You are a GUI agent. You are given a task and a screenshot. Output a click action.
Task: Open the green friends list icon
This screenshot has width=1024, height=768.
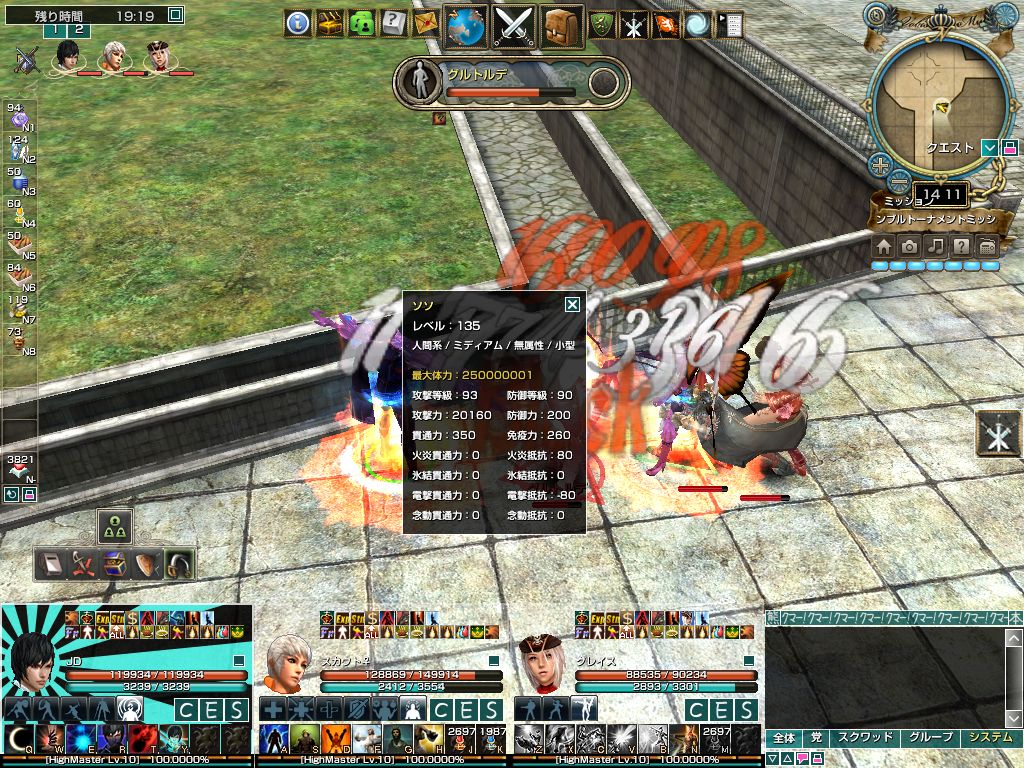(362, 23)
